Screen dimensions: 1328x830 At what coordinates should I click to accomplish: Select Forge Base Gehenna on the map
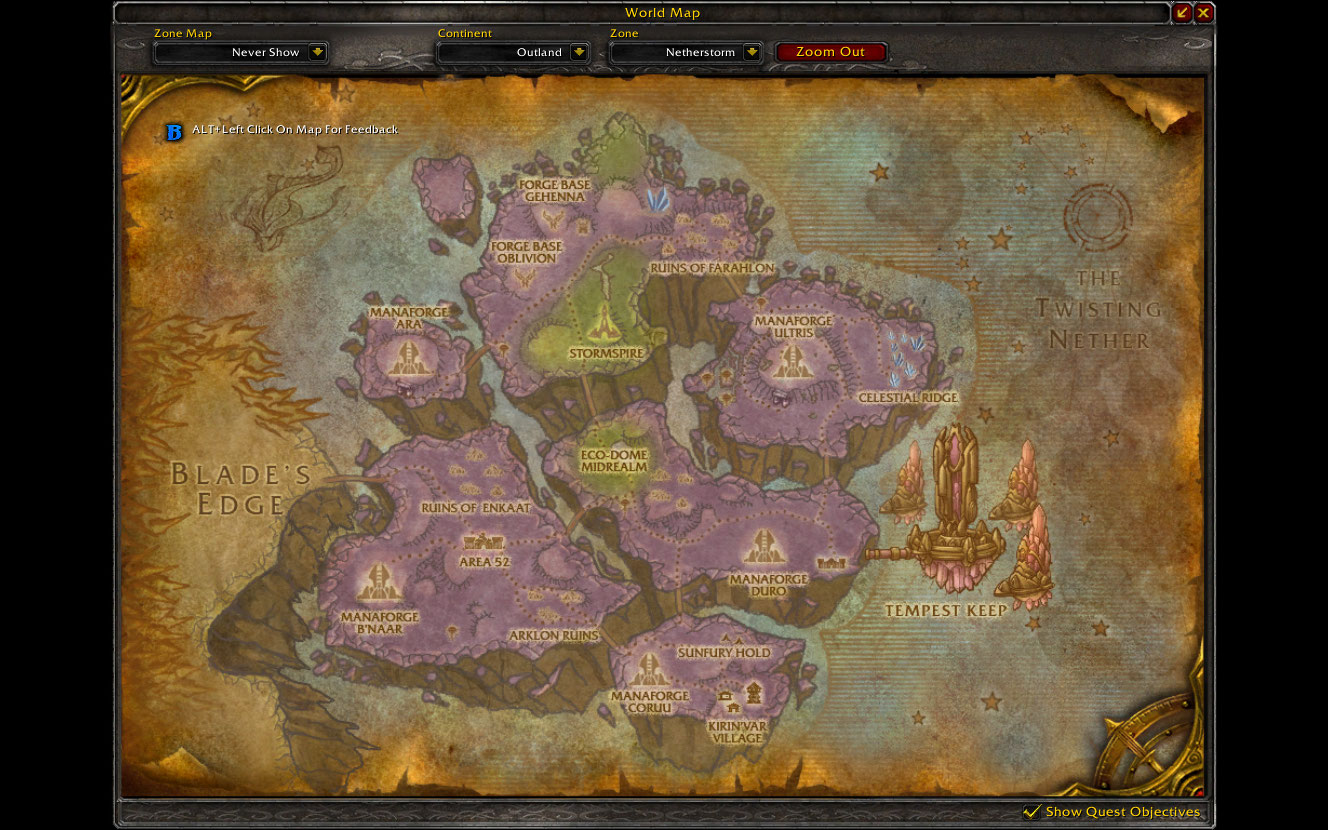[554, 190]
